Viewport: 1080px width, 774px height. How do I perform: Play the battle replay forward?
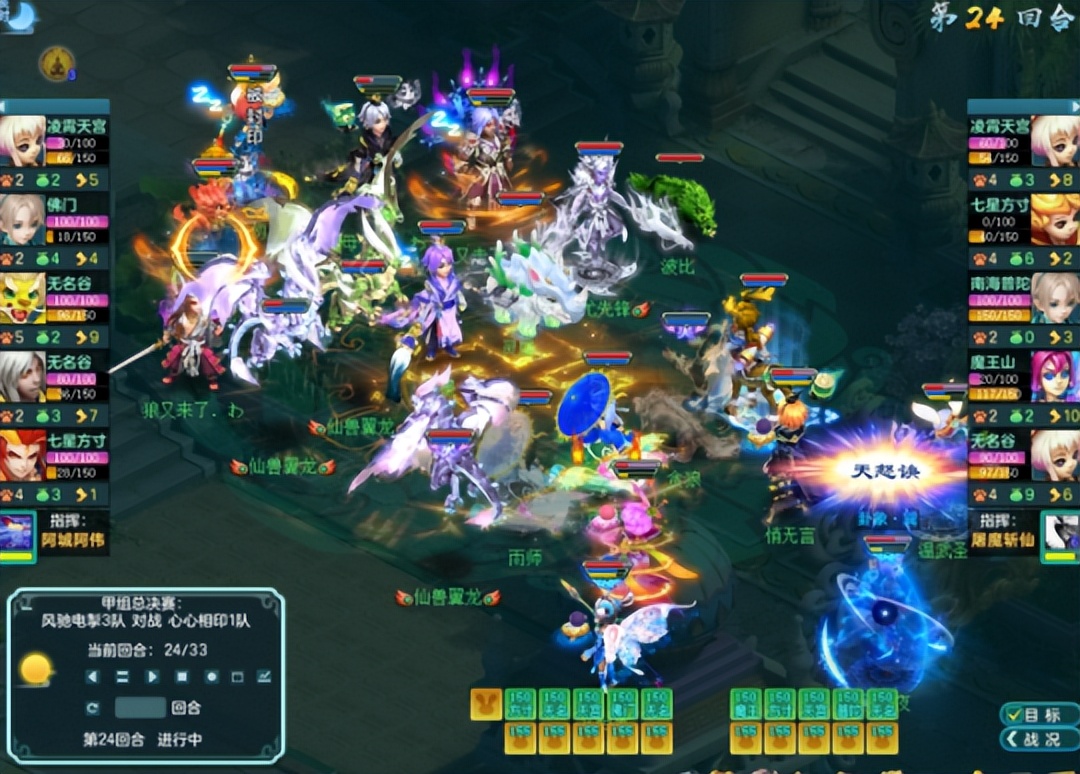(x=152, y=677)
